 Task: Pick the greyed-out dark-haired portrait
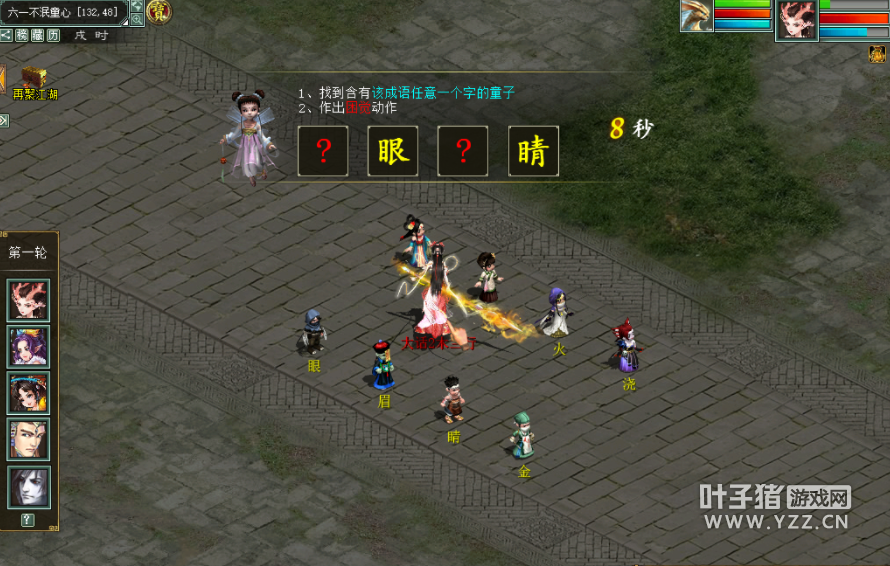click(x=29, y=487)
